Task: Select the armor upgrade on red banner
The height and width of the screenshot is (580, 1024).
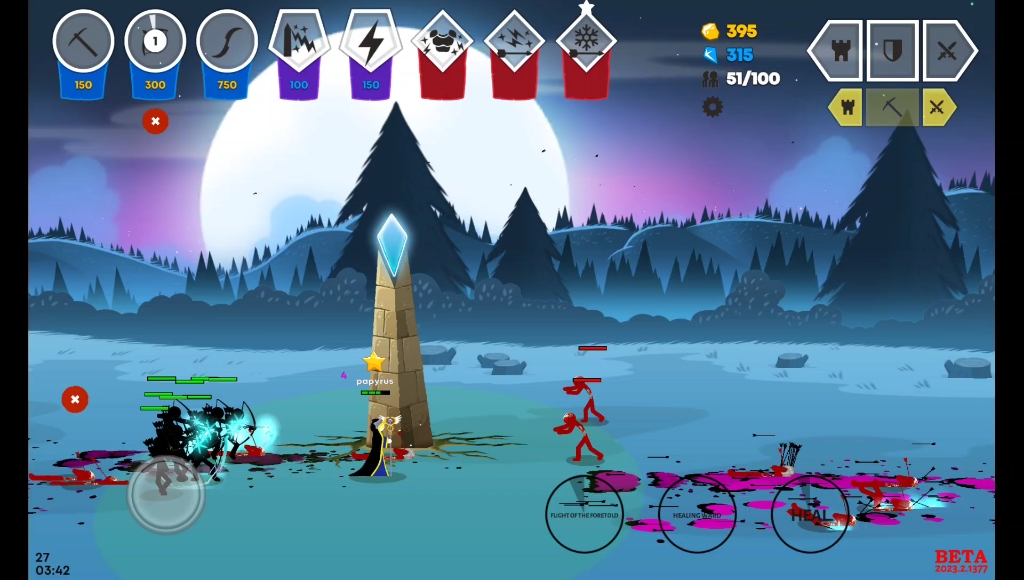Action: [x=442, y=44]
